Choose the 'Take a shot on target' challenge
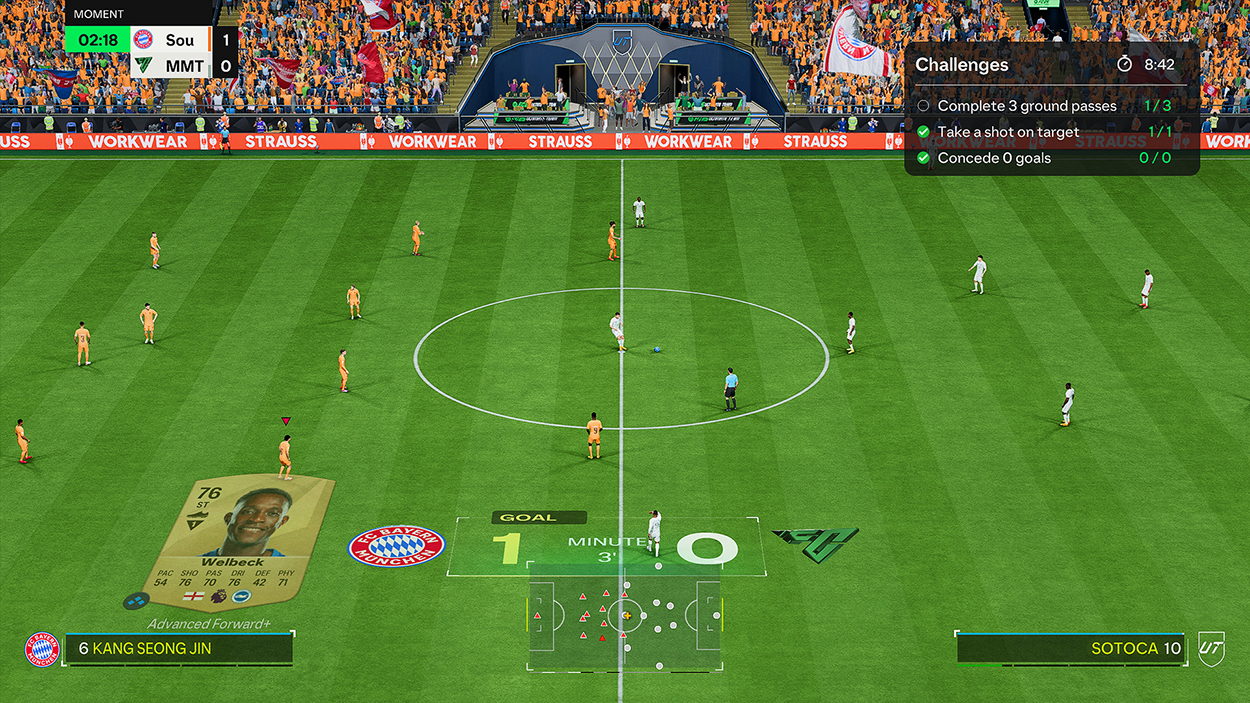This screenshot has height=703, width=1250. tap(1008, 132)
